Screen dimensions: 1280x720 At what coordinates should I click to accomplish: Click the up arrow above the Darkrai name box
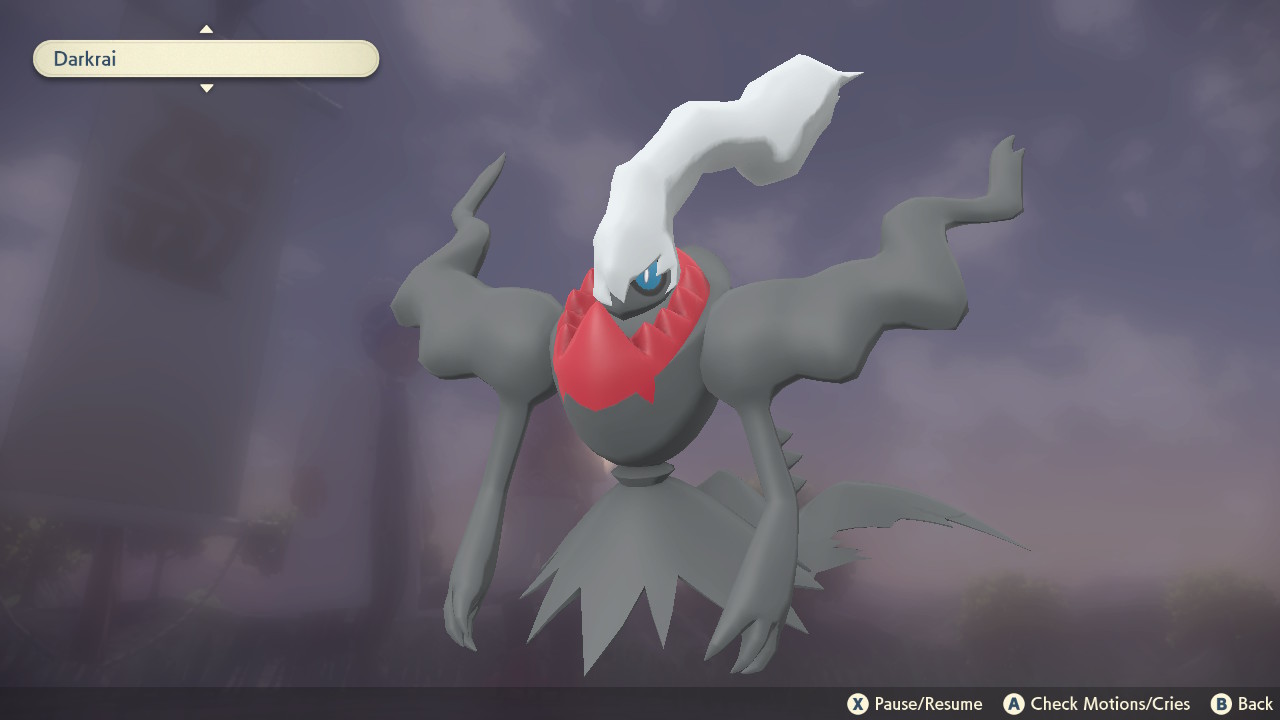206,29
